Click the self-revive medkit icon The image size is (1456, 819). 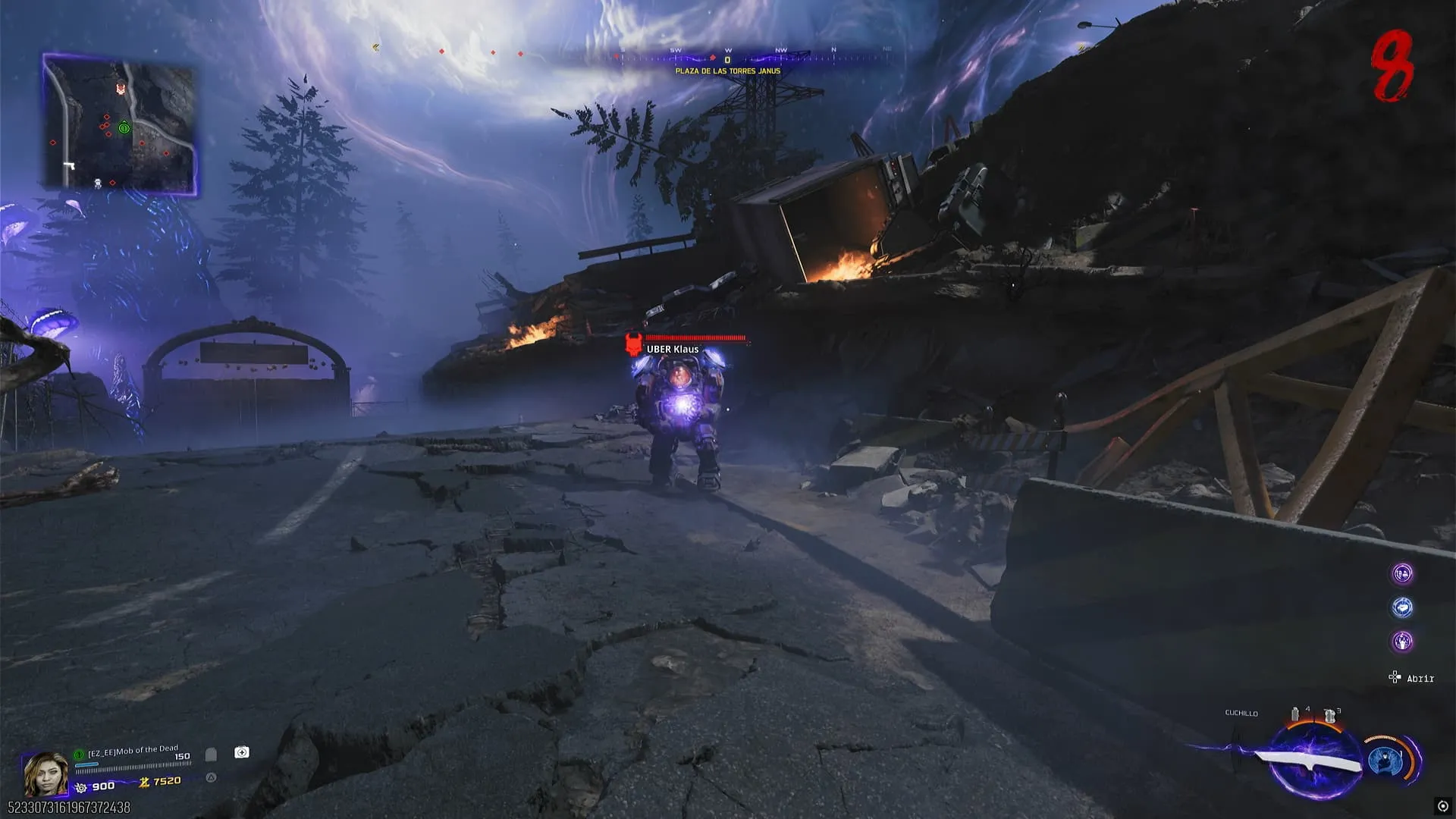point(241,752)
